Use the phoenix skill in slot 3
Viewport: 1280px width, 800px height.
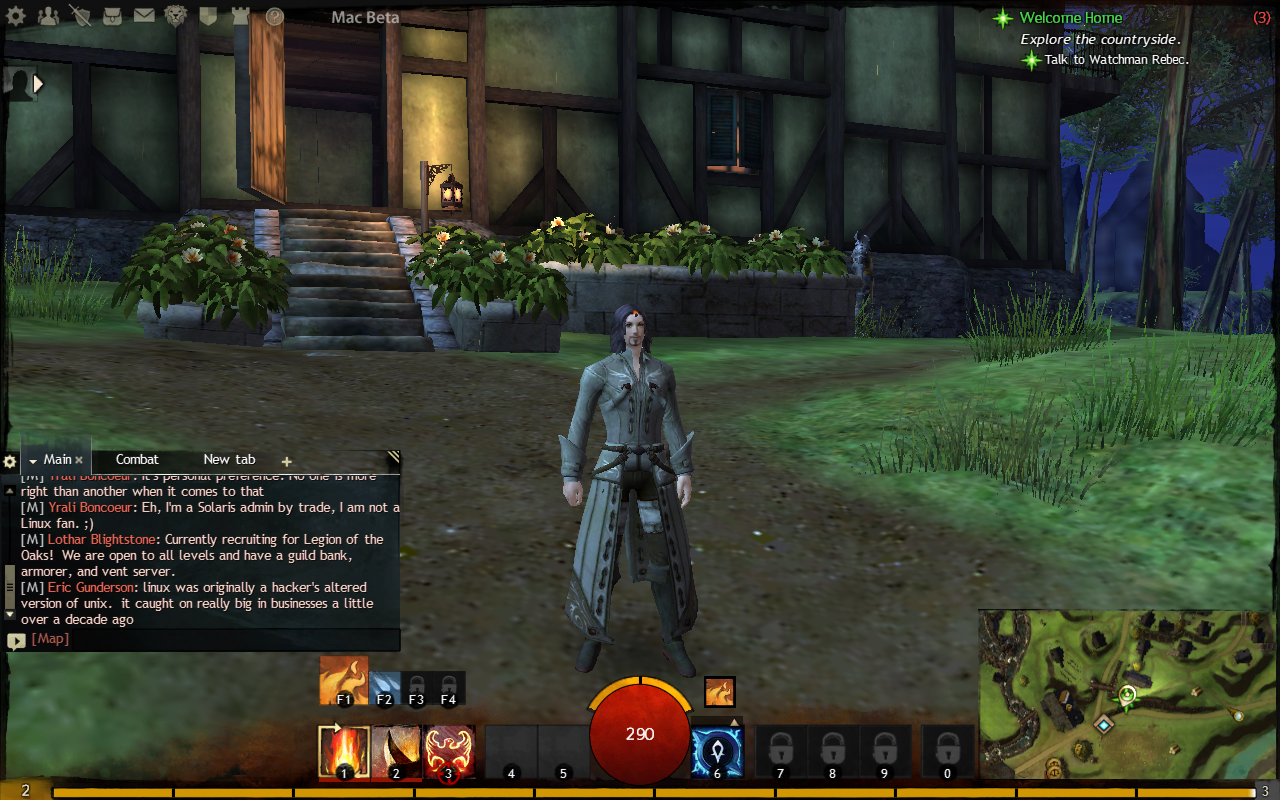tap(447, 752)
